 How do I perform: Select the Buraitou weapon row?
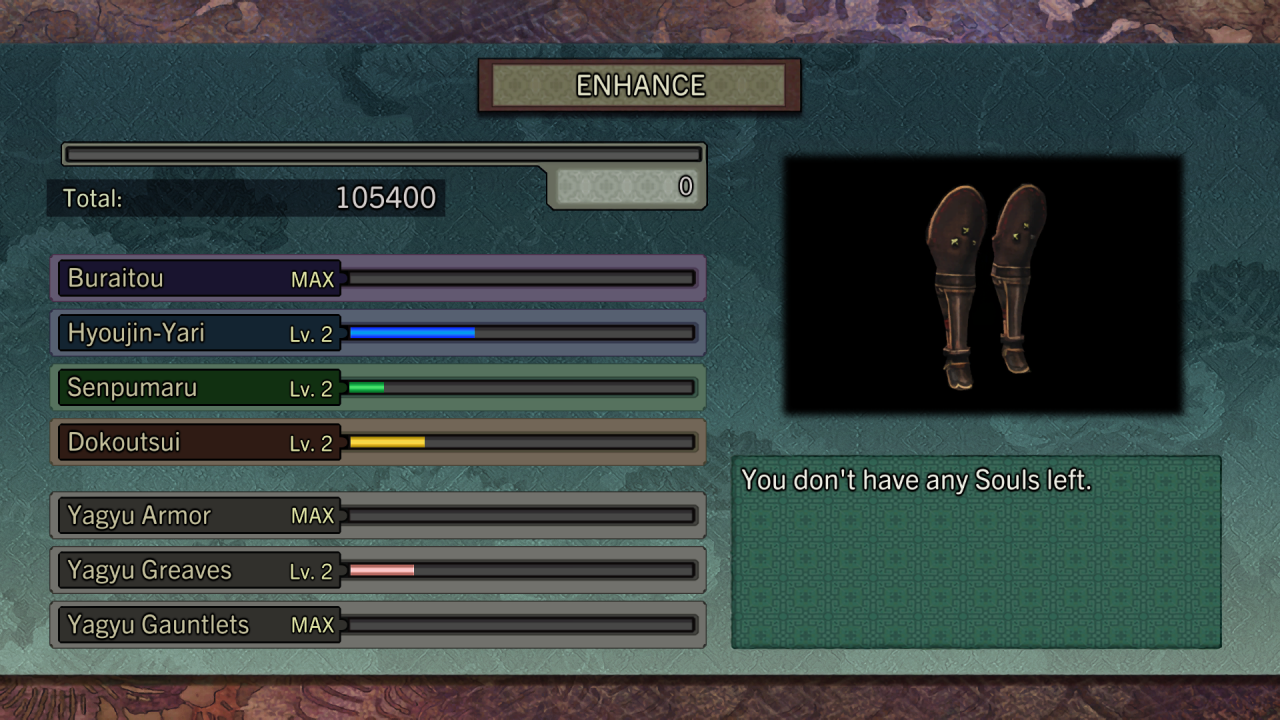click(x=378, y=278)
